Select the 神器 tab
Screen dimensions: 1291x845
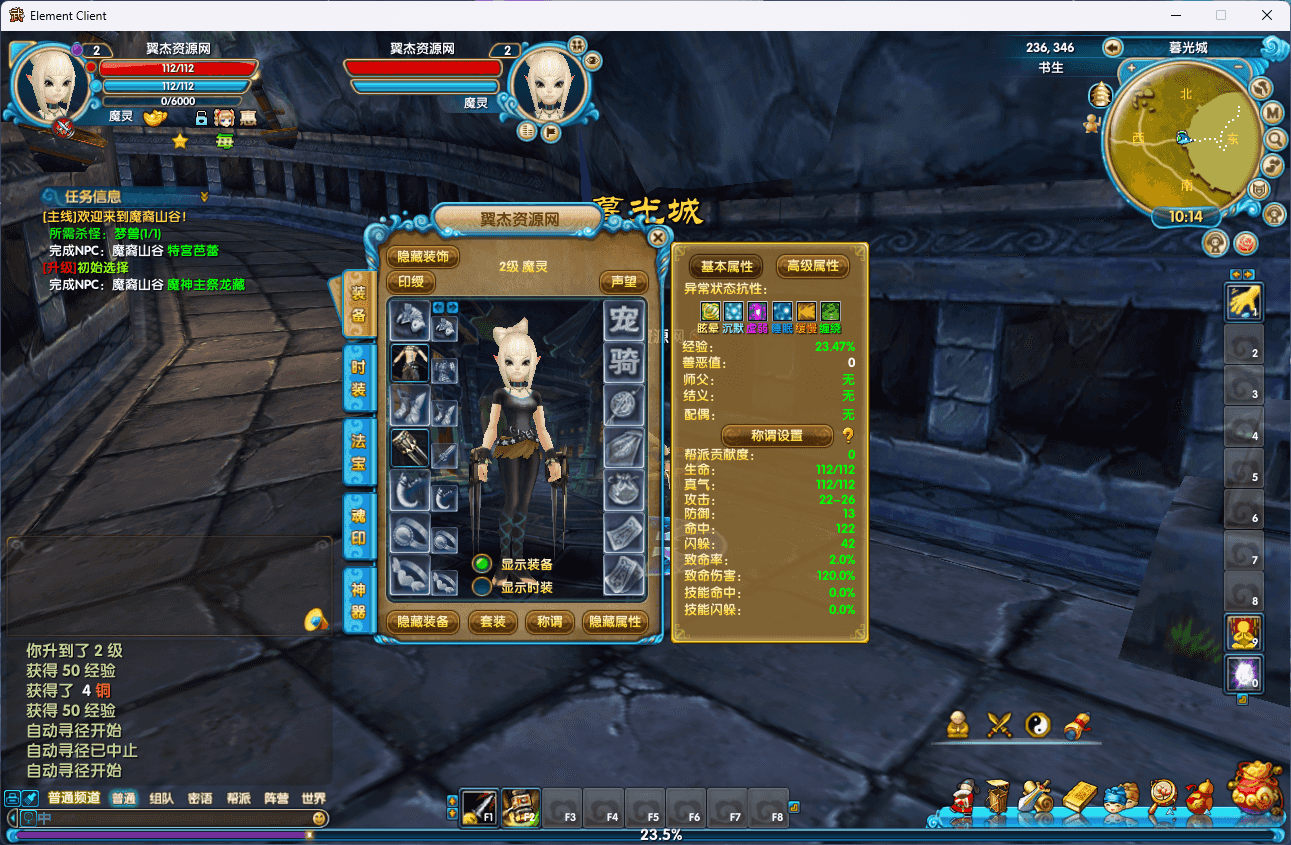coord(358,600)
